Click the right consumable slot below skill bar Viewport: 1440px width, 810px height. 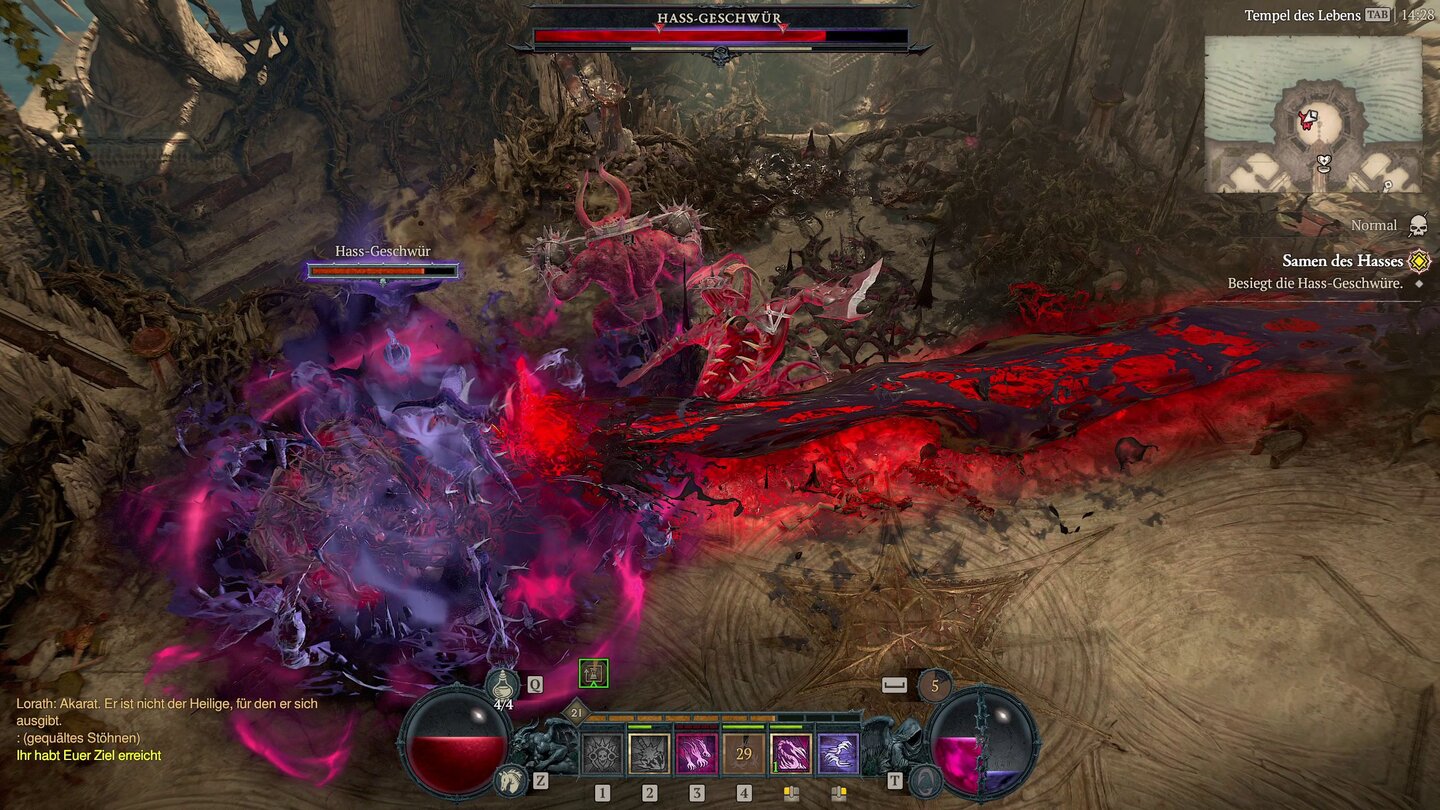tap(840, 792)
